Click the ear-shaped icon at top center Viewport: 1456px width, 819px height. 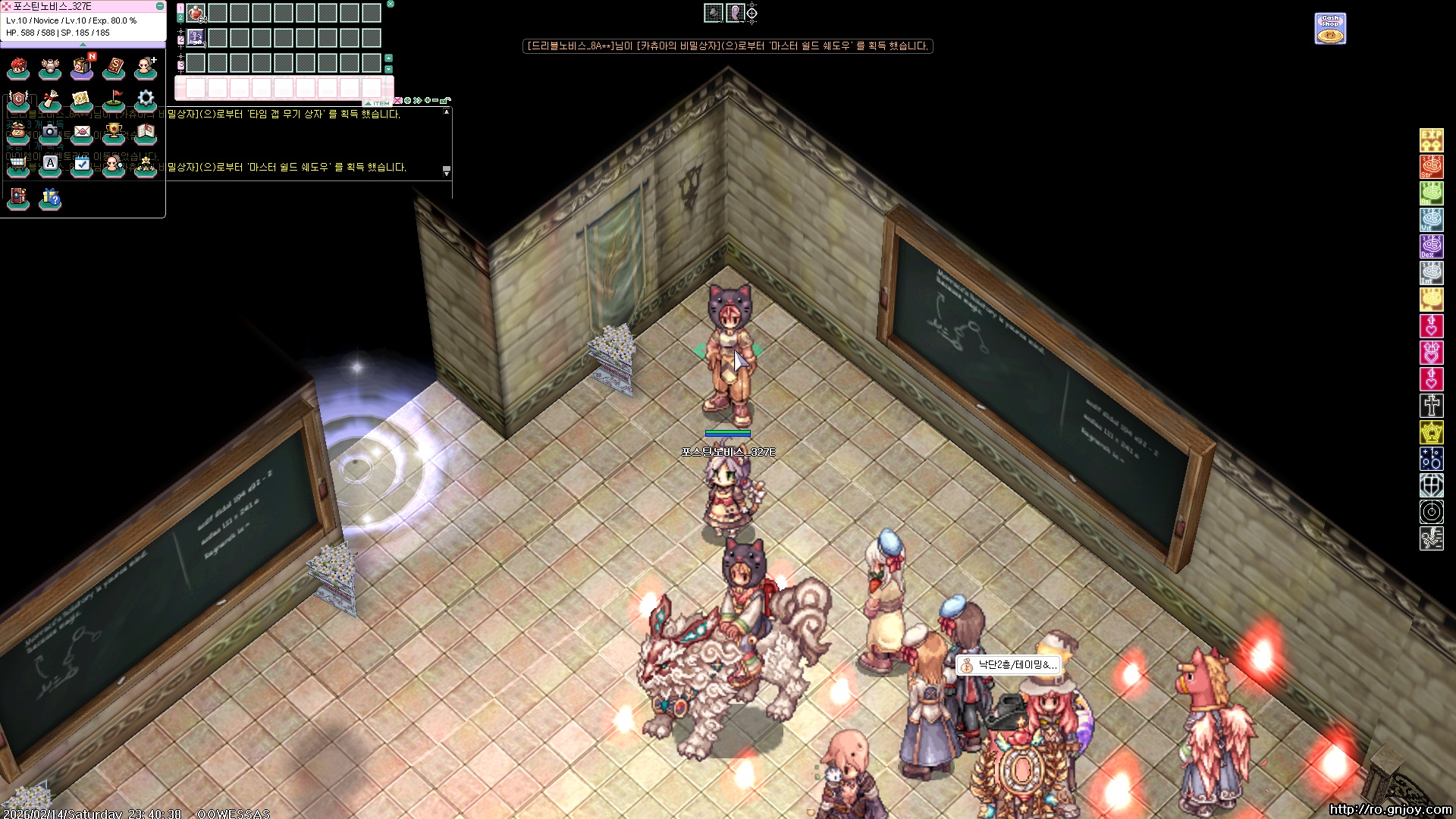[x=733, y=13]
